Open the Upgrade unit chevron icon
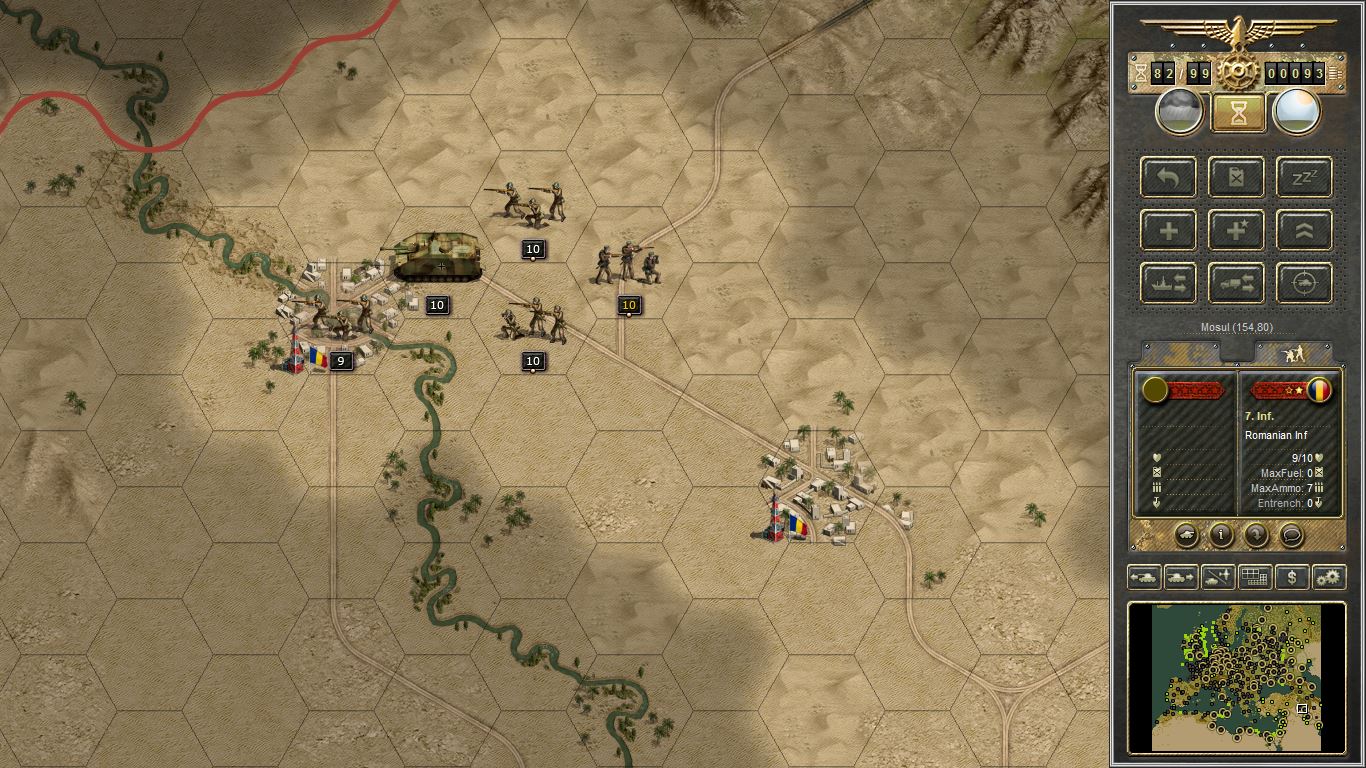The height and width of the screenshot is (768, 1366). (1303, 230)
